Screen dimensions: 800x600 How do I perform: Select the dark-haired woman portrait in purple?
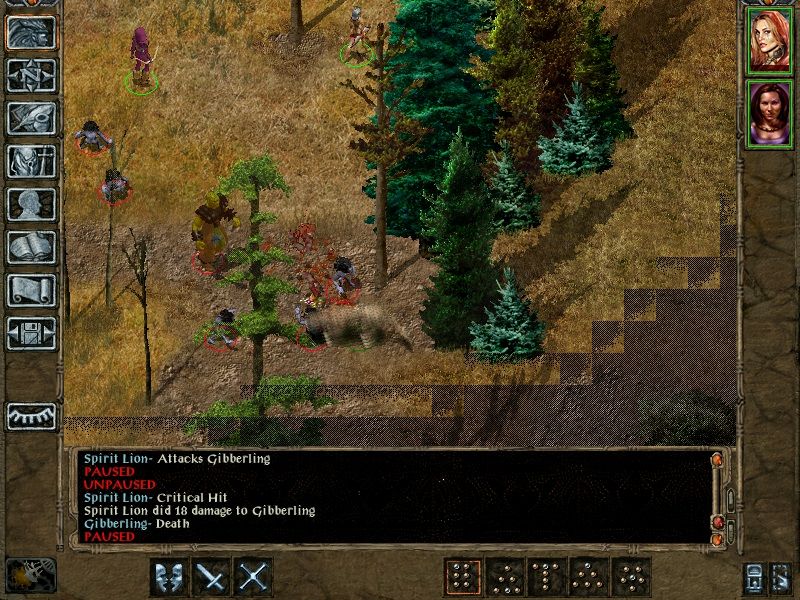[x=770, y=115]
